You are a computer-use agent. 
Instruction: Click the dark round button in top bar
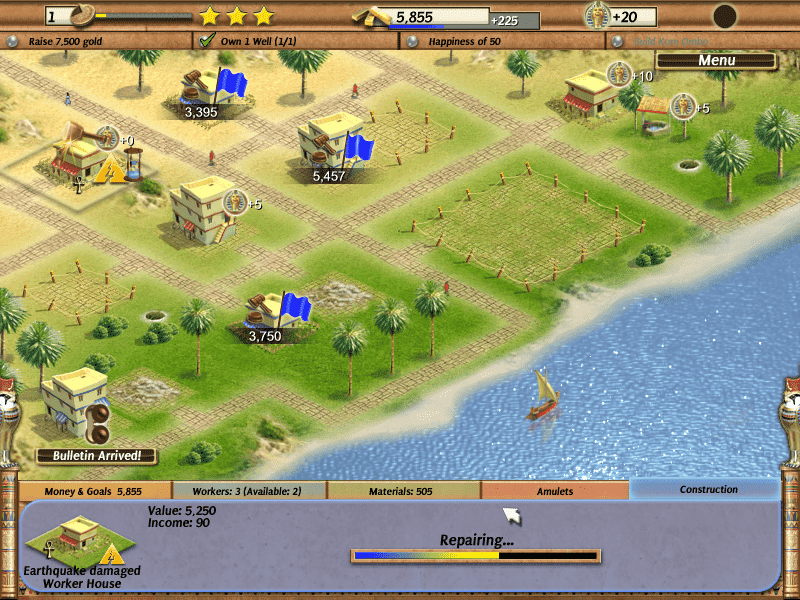point(724,16)
